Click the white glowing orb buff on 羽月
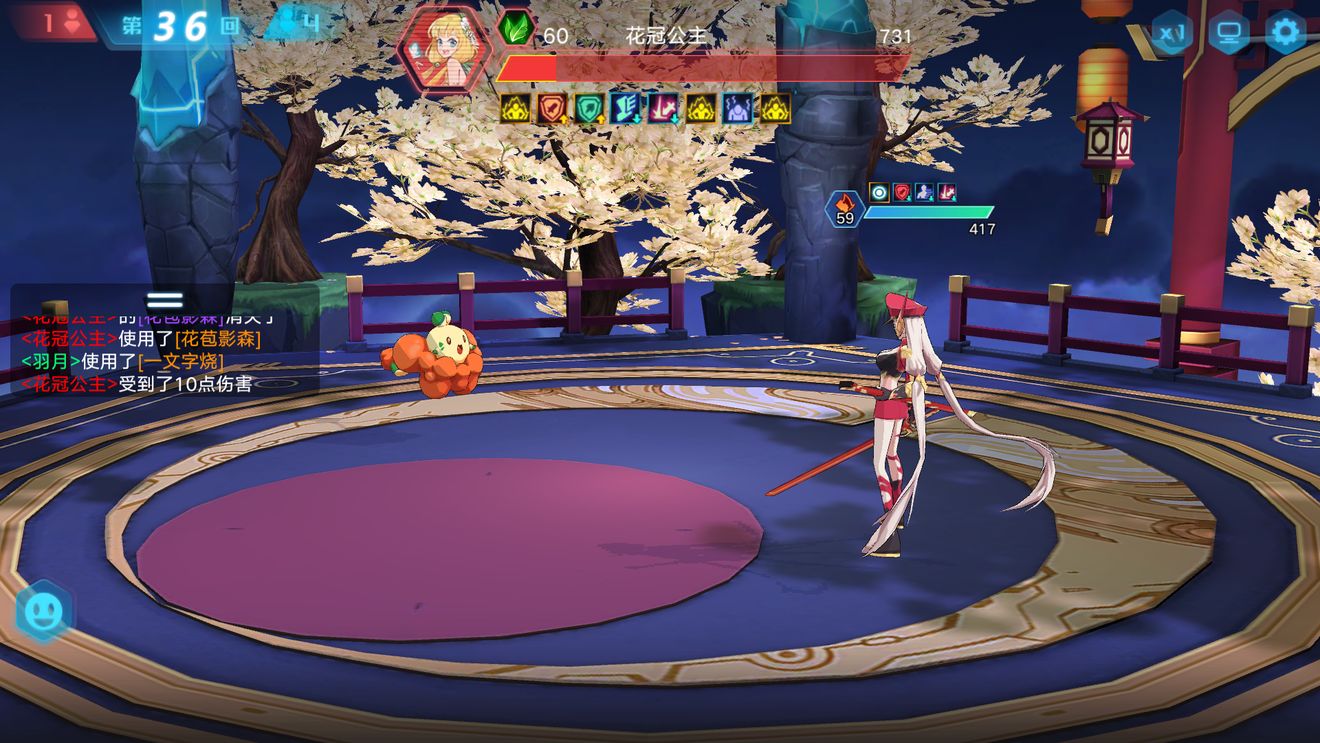The height and width of the screenshot is (743, 1320). [x=877, y=193]
